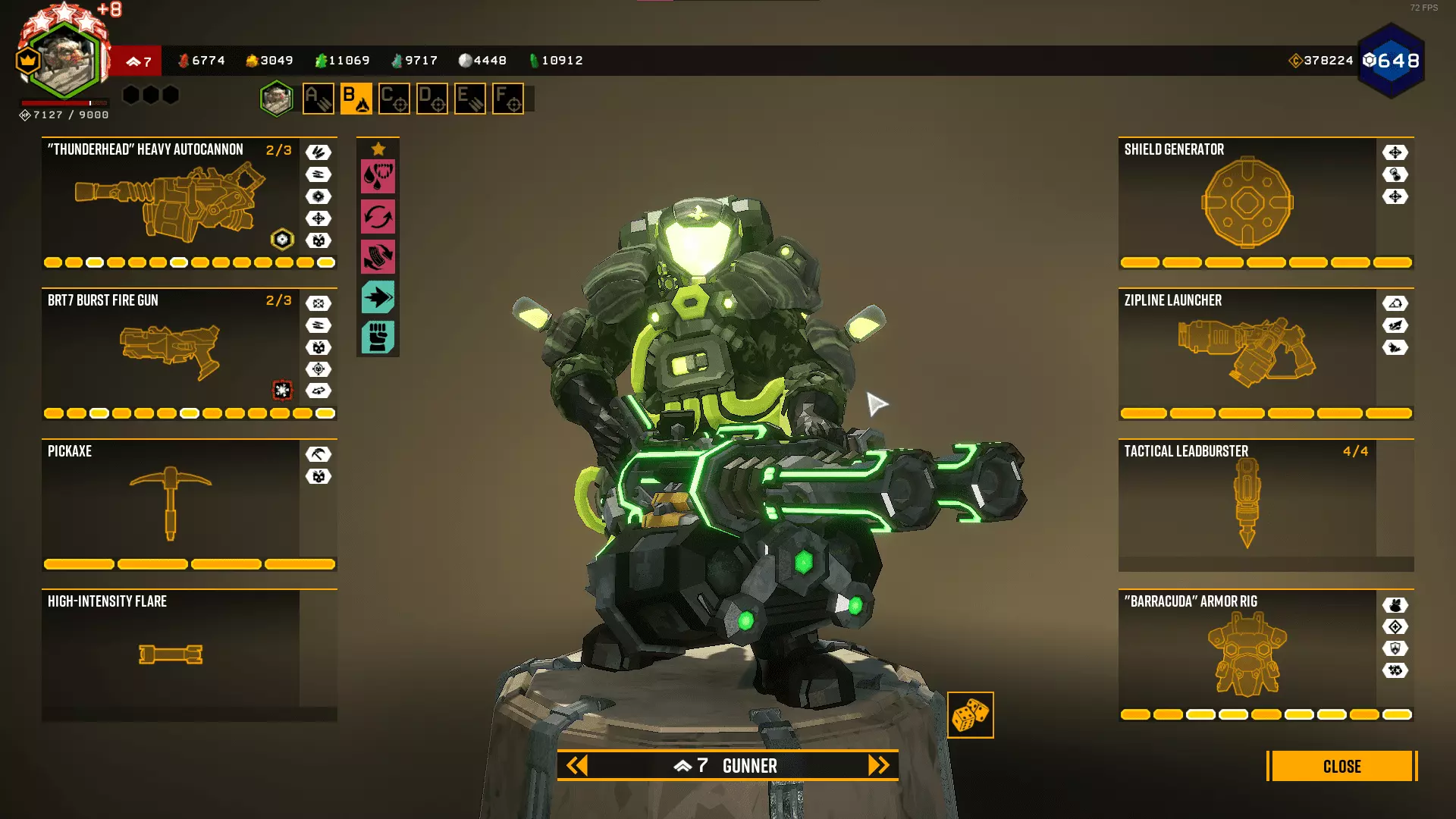Choose the Pickaxe equipment panel
Screen dimensions: 1456x819
[171, 504]
